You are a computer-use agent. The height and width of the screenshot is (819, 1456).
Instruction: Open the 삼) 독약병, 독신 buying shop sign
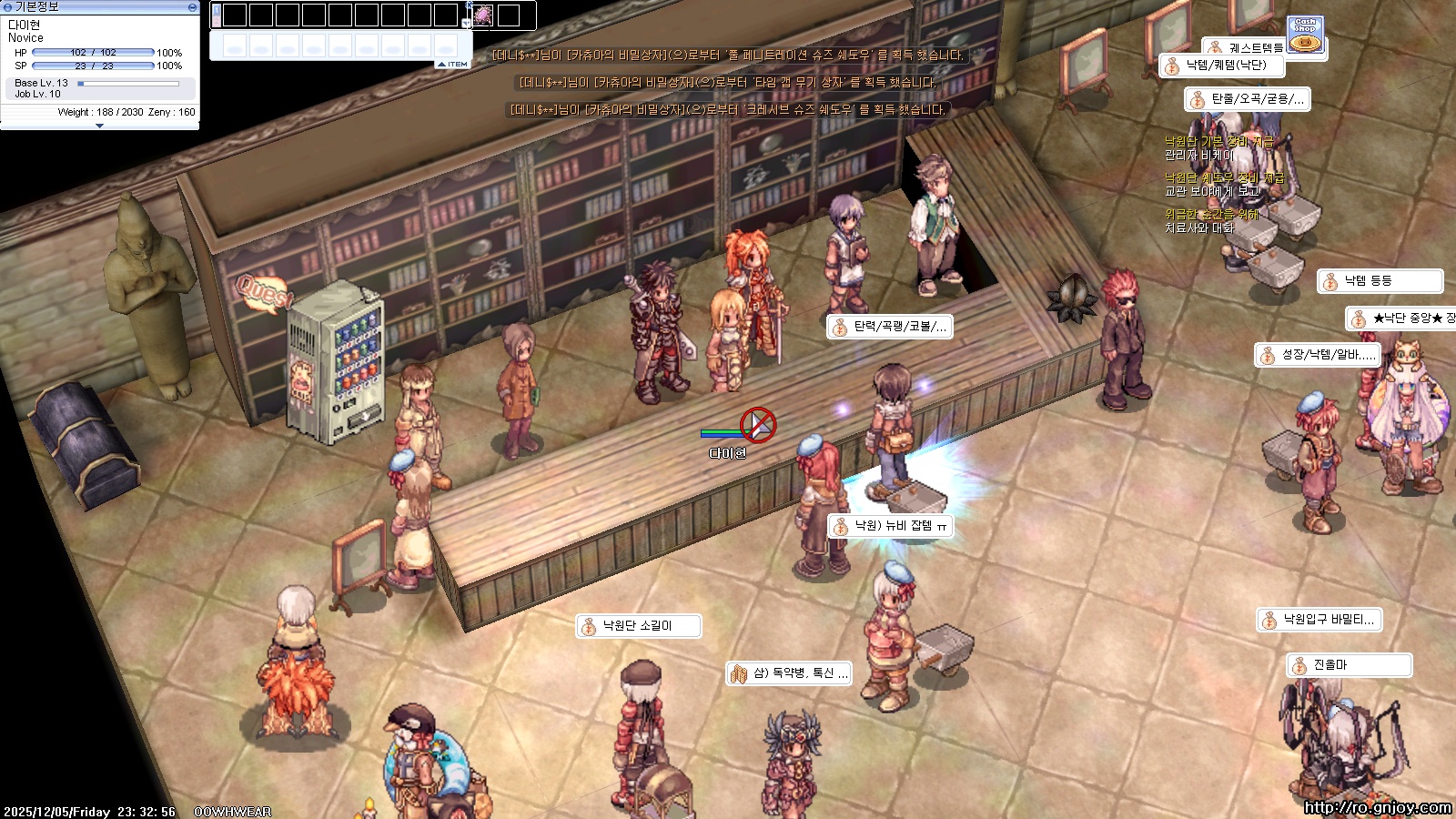coord(789,673)
